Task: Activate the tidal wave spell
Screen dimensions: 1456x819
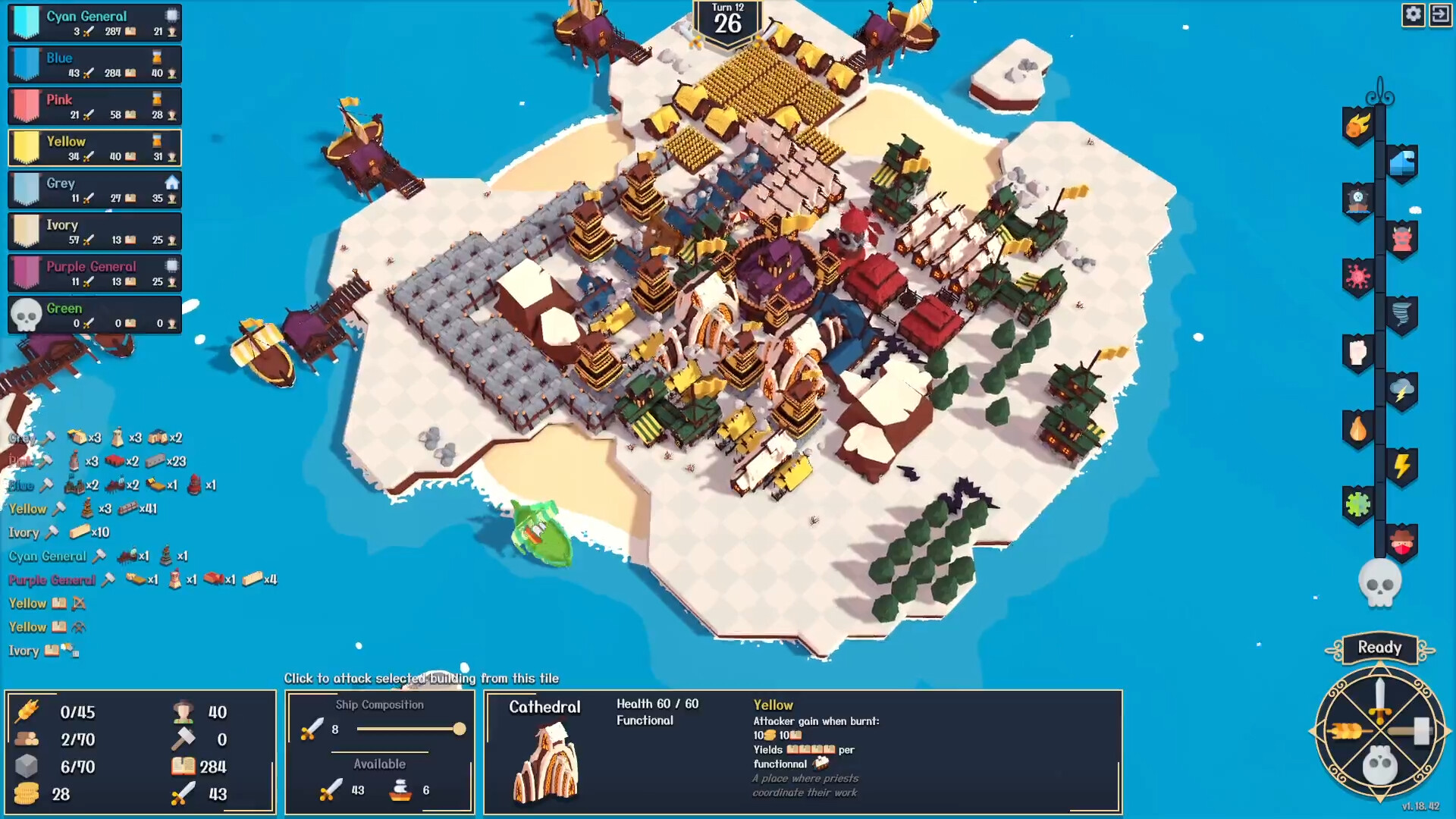Action: [1400, 162]
